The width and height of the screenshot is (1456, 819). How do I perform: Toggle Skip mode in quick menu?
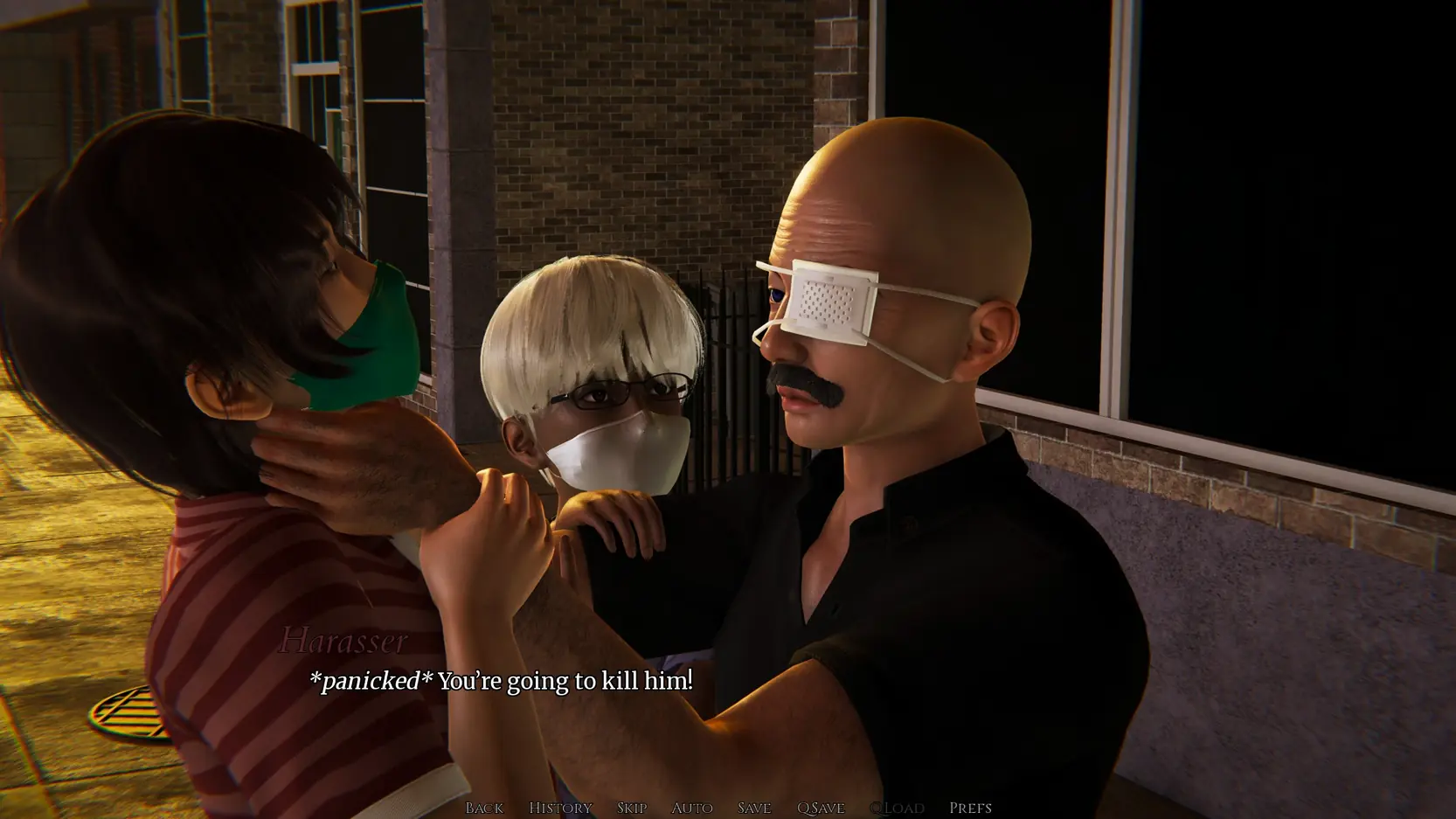tap(632, 808)
